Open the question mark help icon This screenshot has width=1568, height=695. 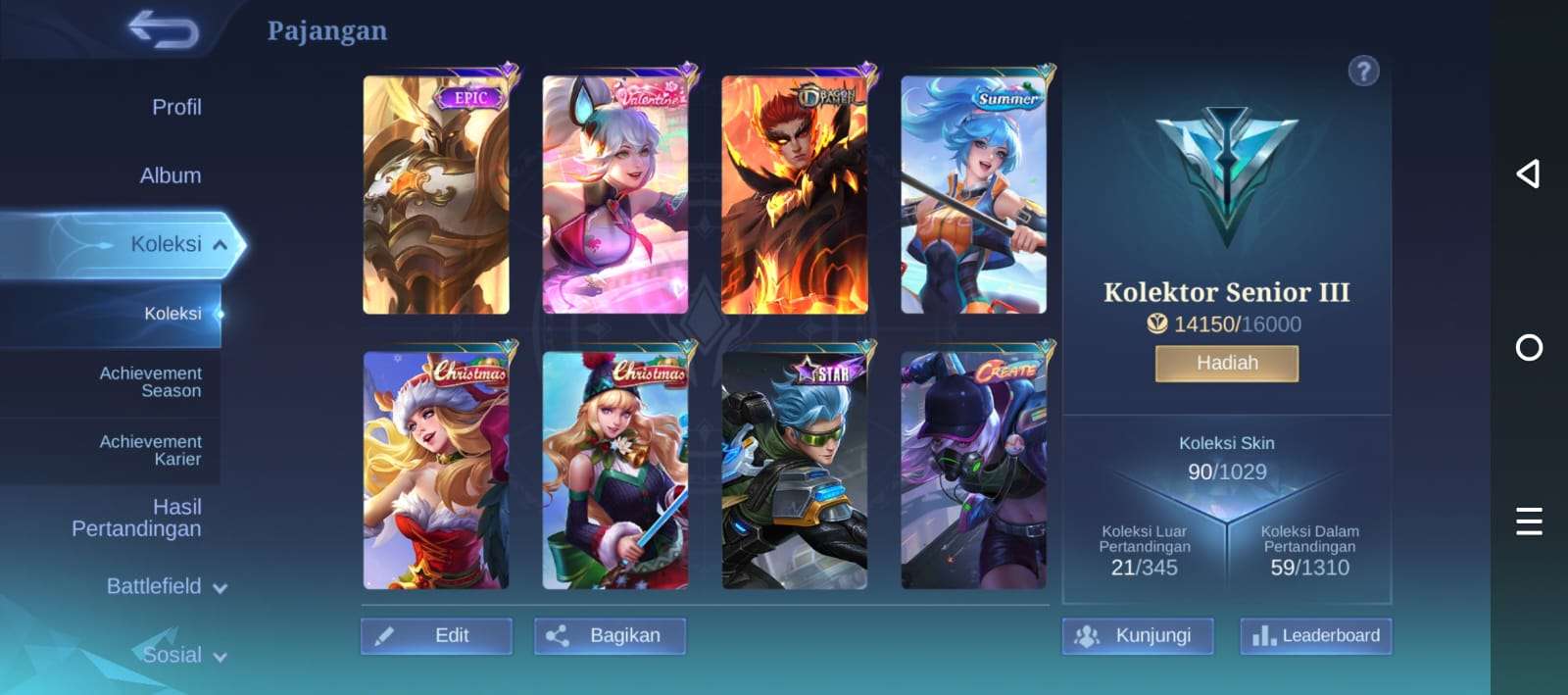click(x=1363, y=72)
